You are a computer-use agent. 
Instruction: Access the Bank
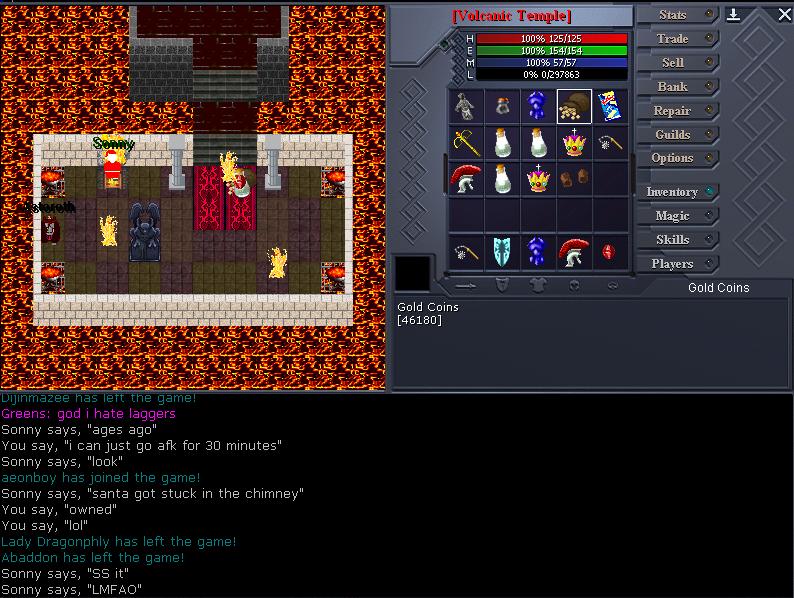tap(673, 87)
